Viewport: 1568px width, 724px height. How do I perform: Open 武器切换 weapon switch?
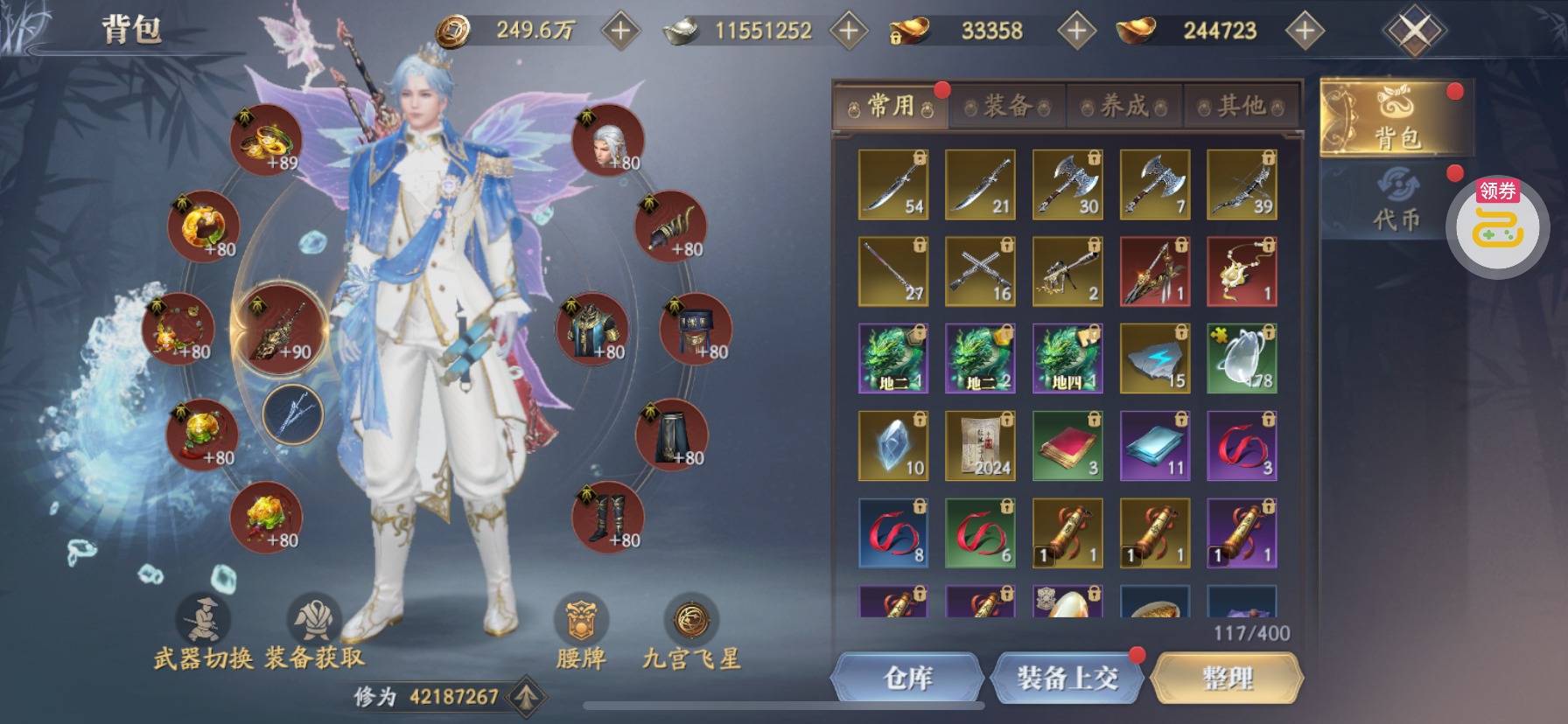(x=204, y=634)
